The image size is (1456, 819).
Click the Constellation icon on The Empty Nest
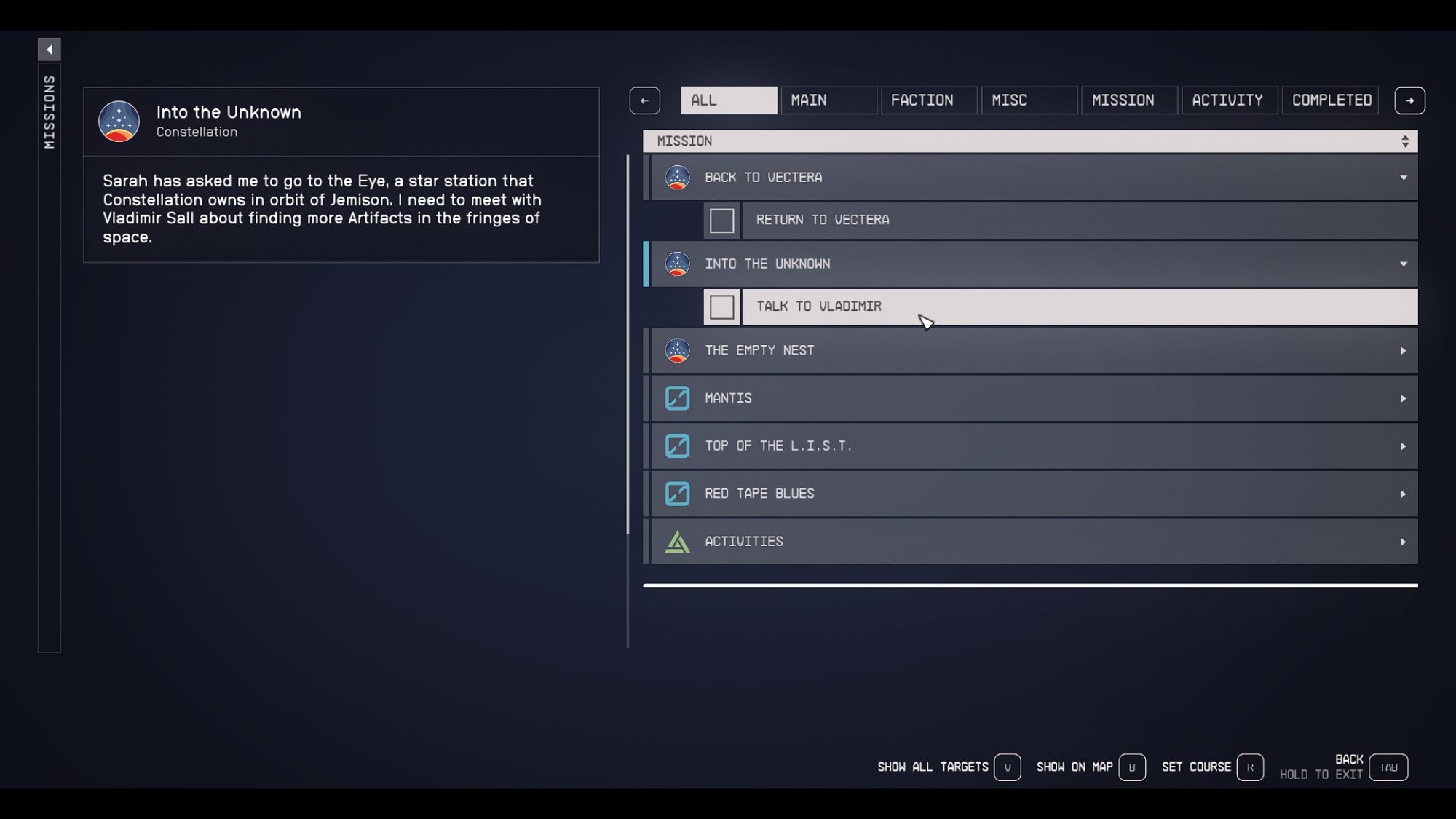677,350
